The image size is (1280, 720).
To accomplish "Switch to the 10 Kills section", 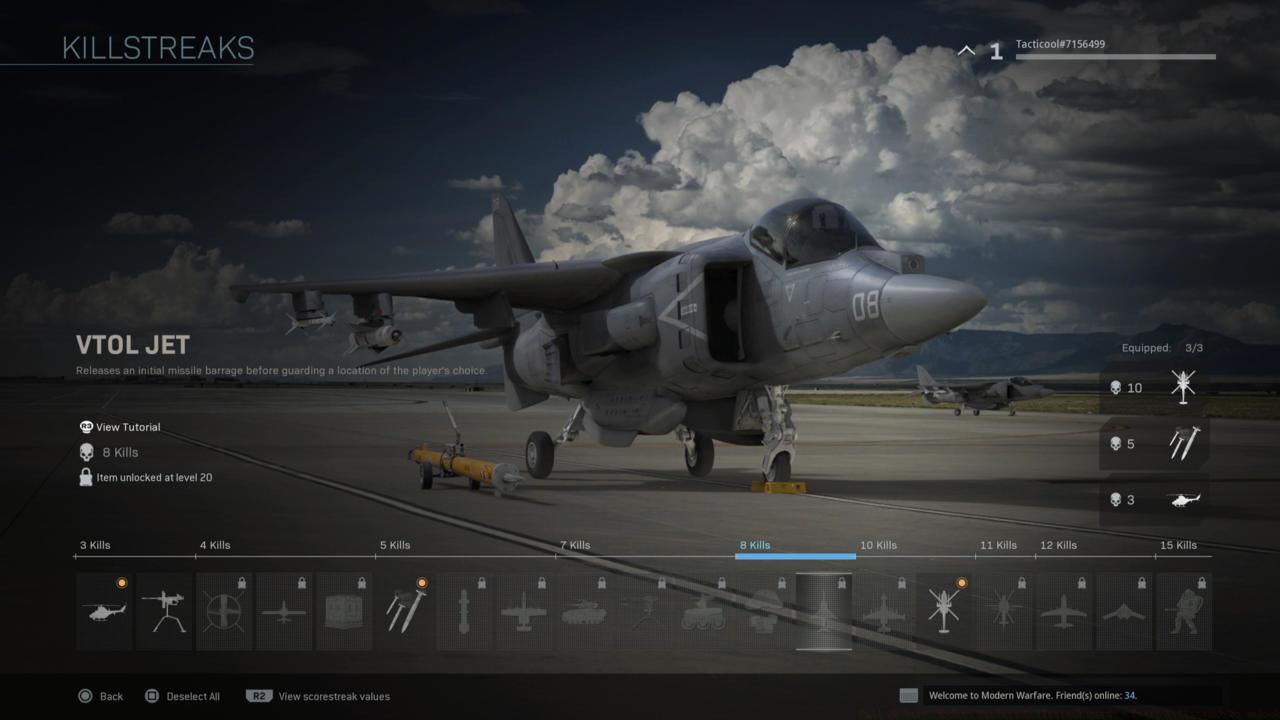I will point(878,545).
